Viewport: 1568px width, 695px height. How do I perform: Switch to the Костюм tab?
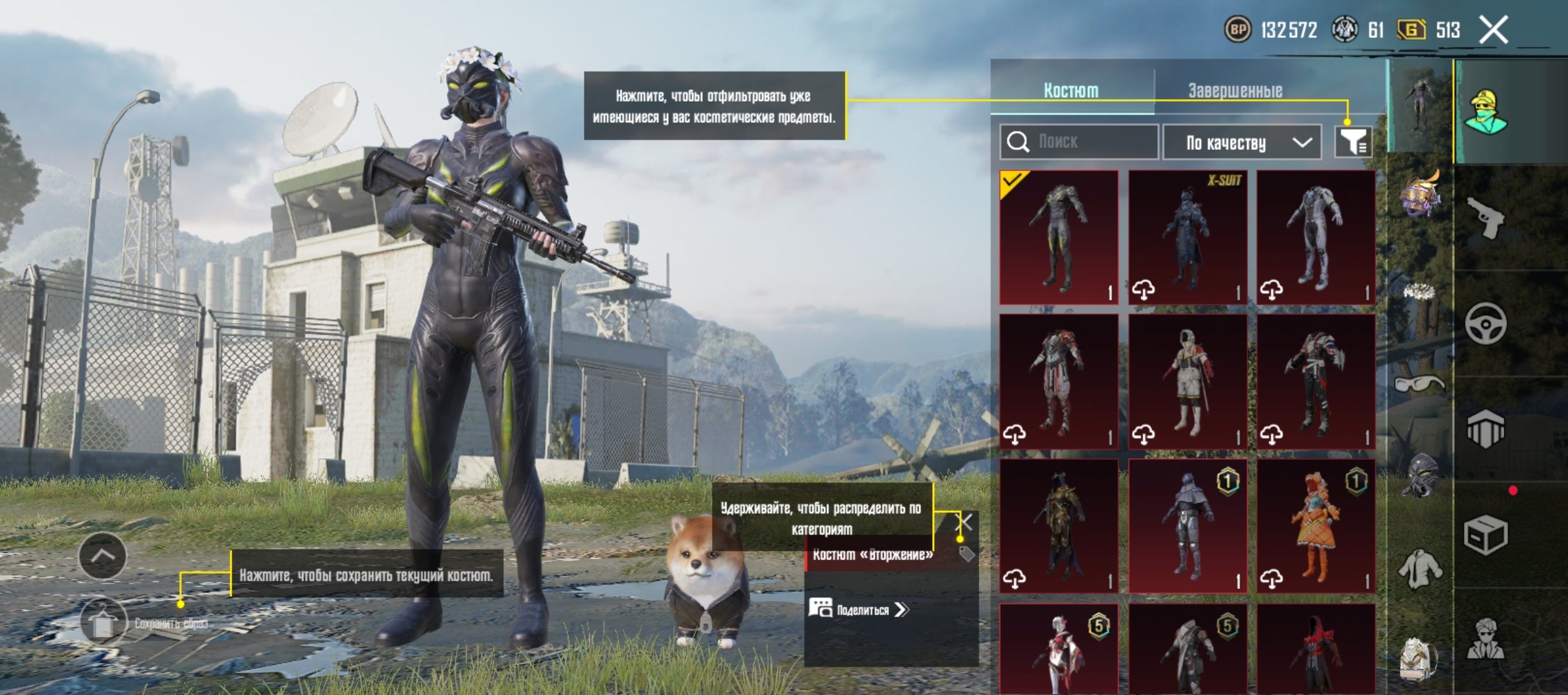[x=1071, y=90]
